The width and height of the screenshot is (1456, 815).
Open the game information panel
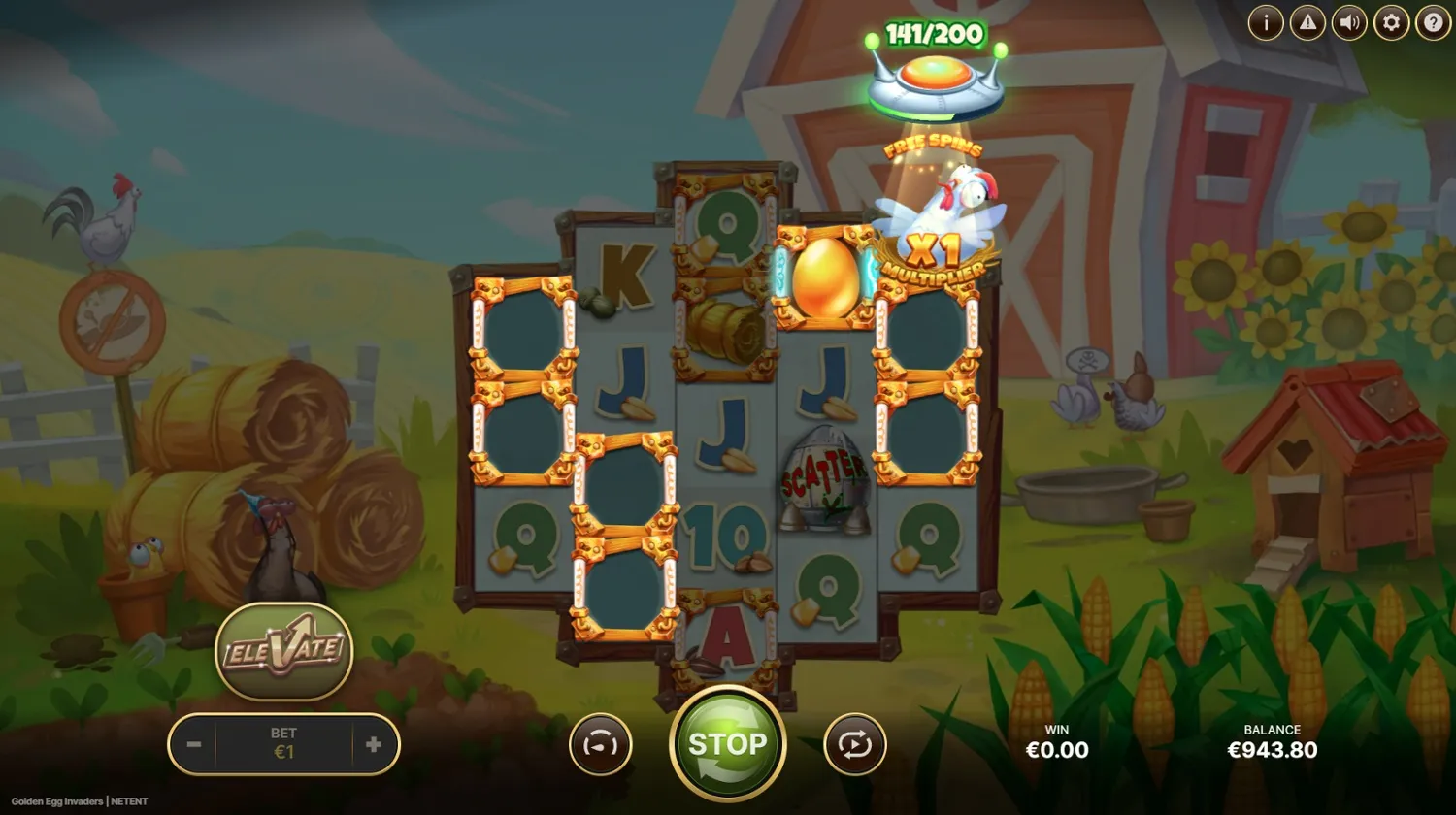(x=1266, y=22)
